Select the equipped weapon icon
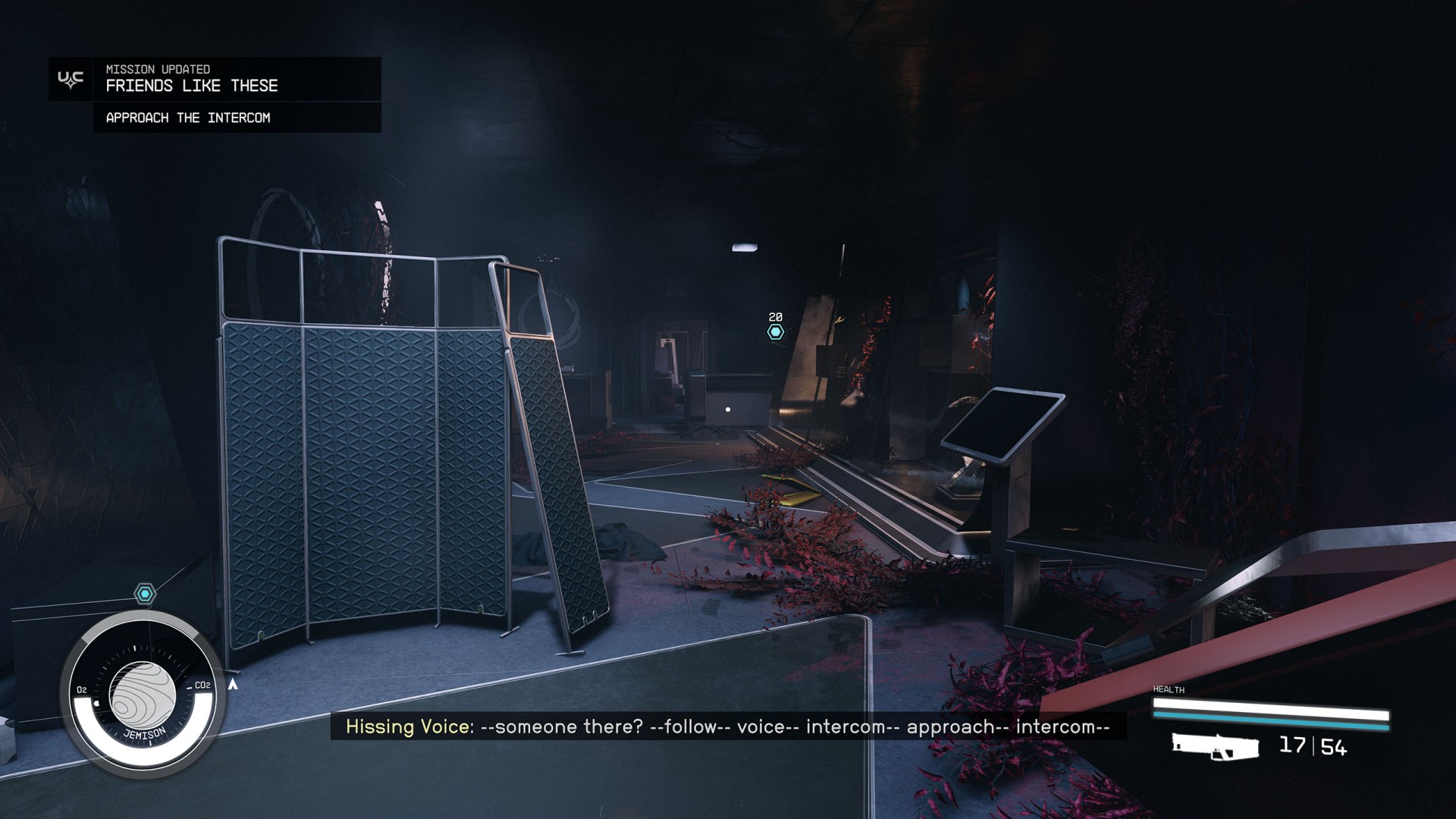Image resolution: width=1456 pixels, height=819 pixels. tap(1215, 746)
